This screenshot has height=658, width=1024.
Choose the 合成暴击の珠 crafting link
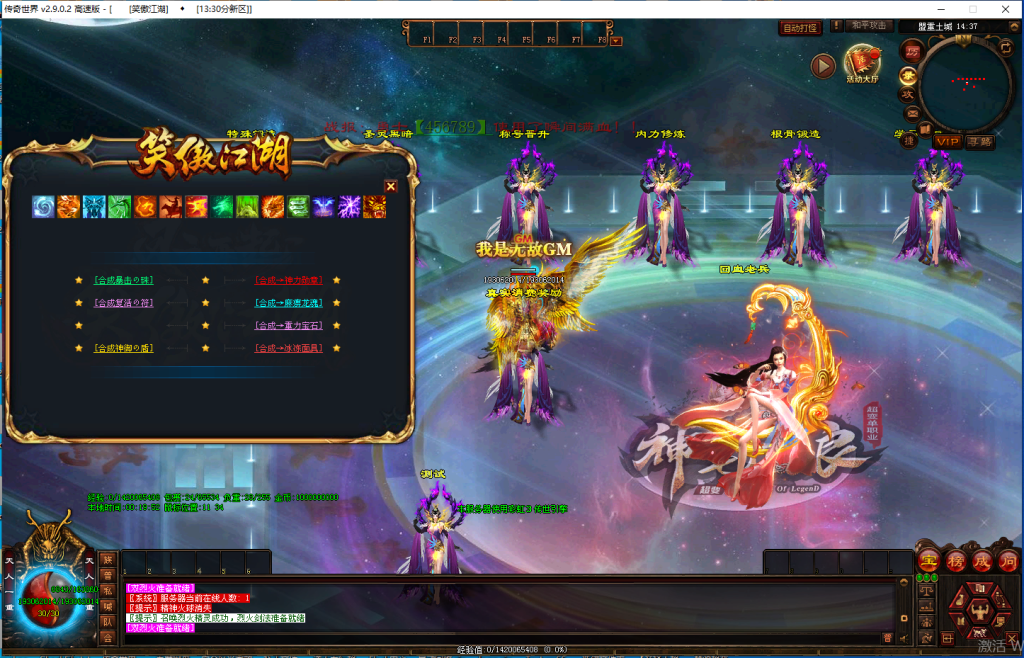tap(124, 280)
